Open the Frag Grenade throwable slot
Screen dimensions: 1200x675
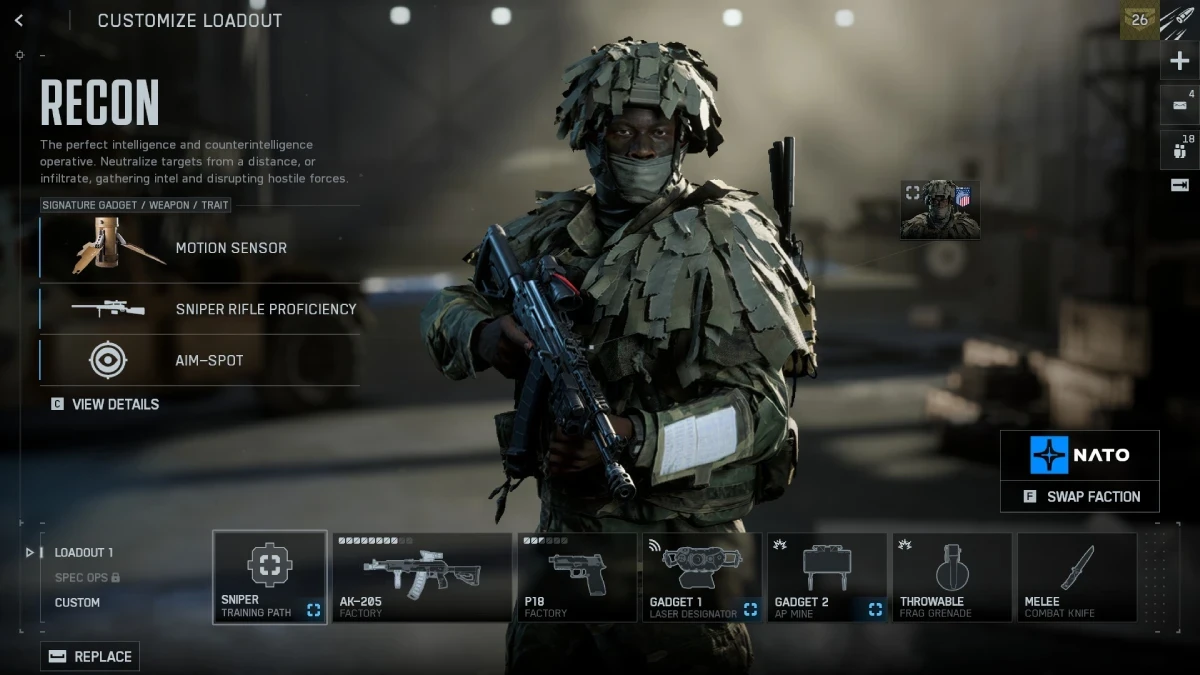coord(952,577)
